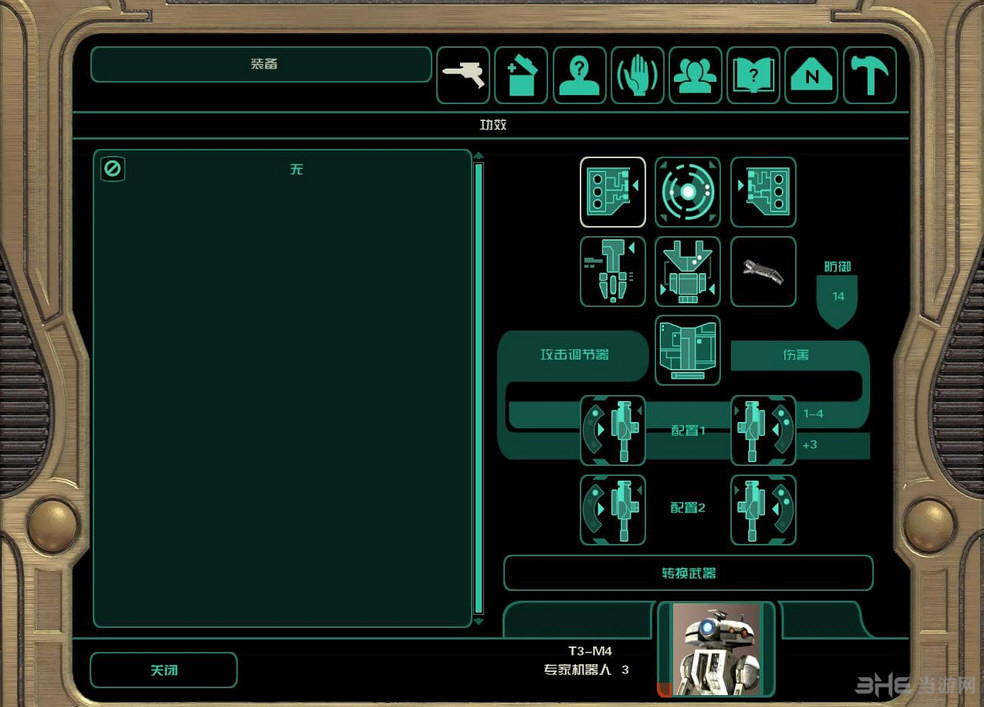
Task: Select the highlighted circuit-board equipment slot
Action: (613, 192)
